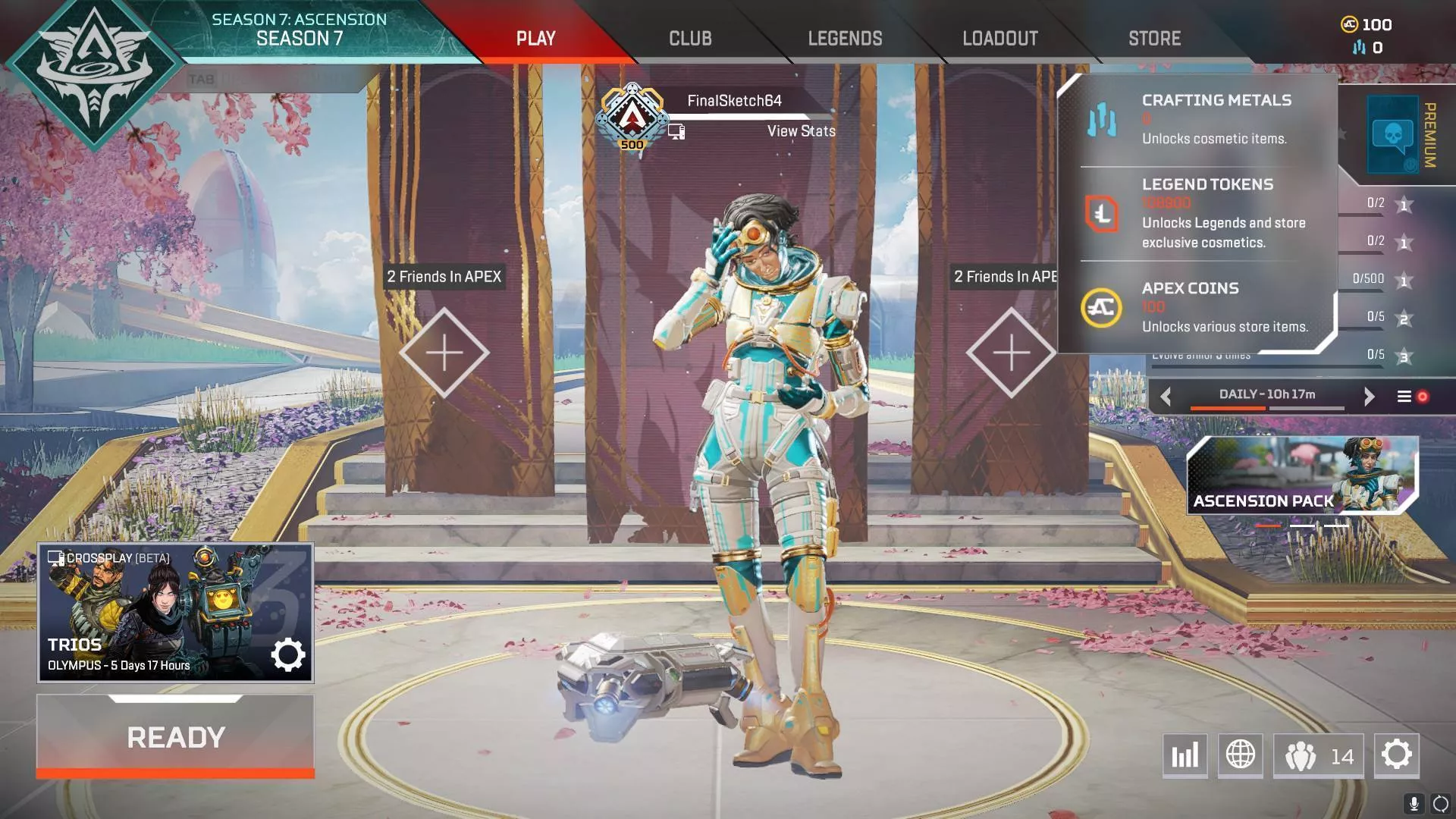Viewport: 1456px width, 819px height.
Task: Go to the Legends tab
Action: 845,39
